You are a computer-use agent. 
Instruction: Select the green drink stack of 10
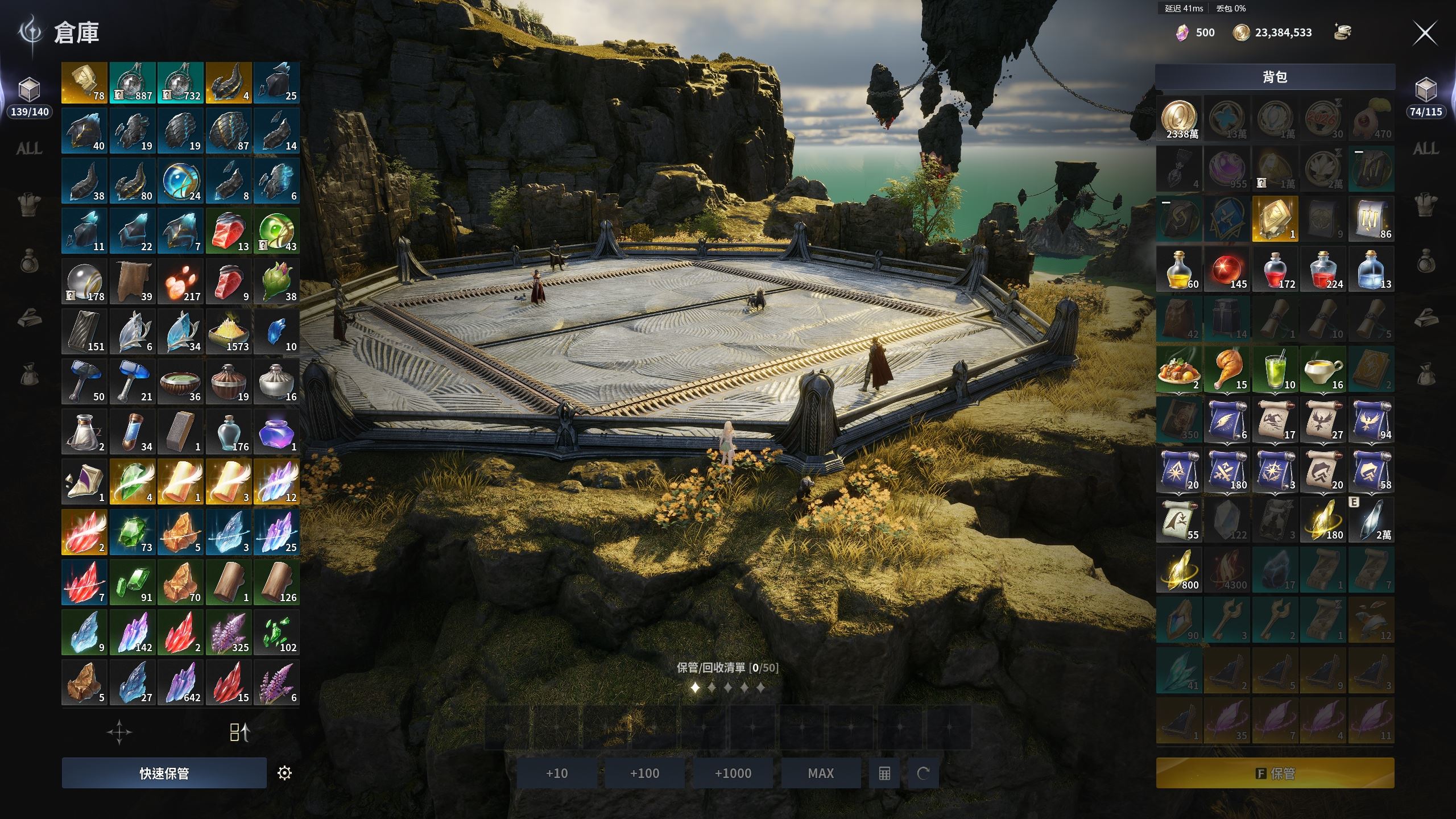pyautogui.click(x=1275, y=370)
